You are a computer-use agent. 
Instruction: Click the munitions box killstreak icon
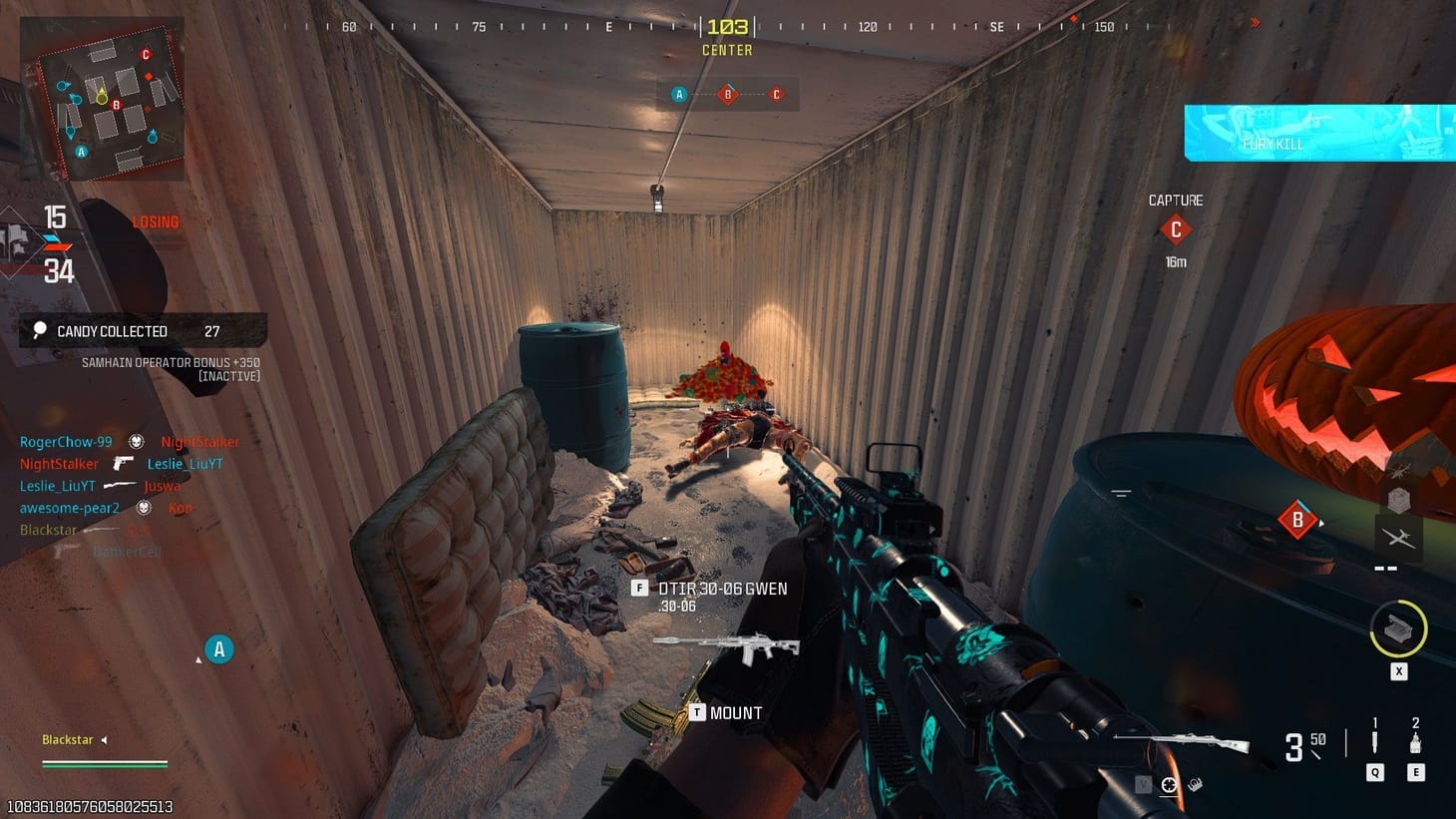point(1400,497)
